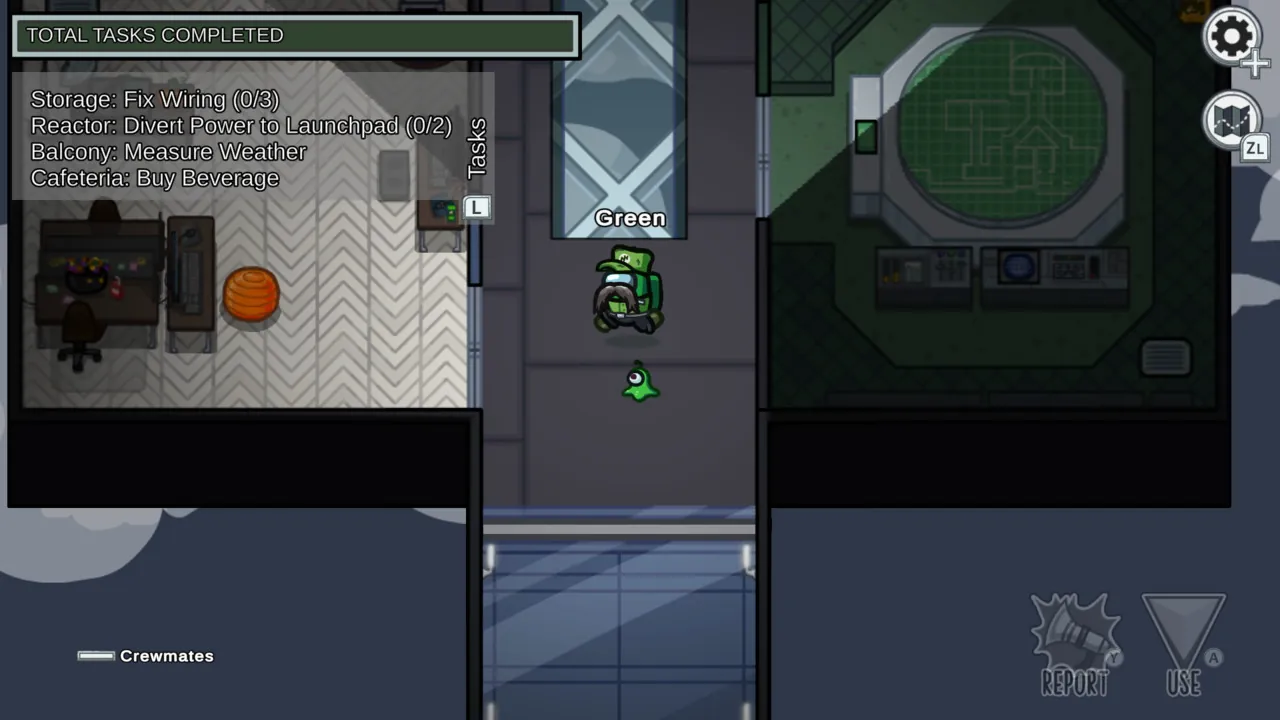1280x720 pixels.
Task: Click the Y badge on the REPORT button
Action: point(1113,658)
